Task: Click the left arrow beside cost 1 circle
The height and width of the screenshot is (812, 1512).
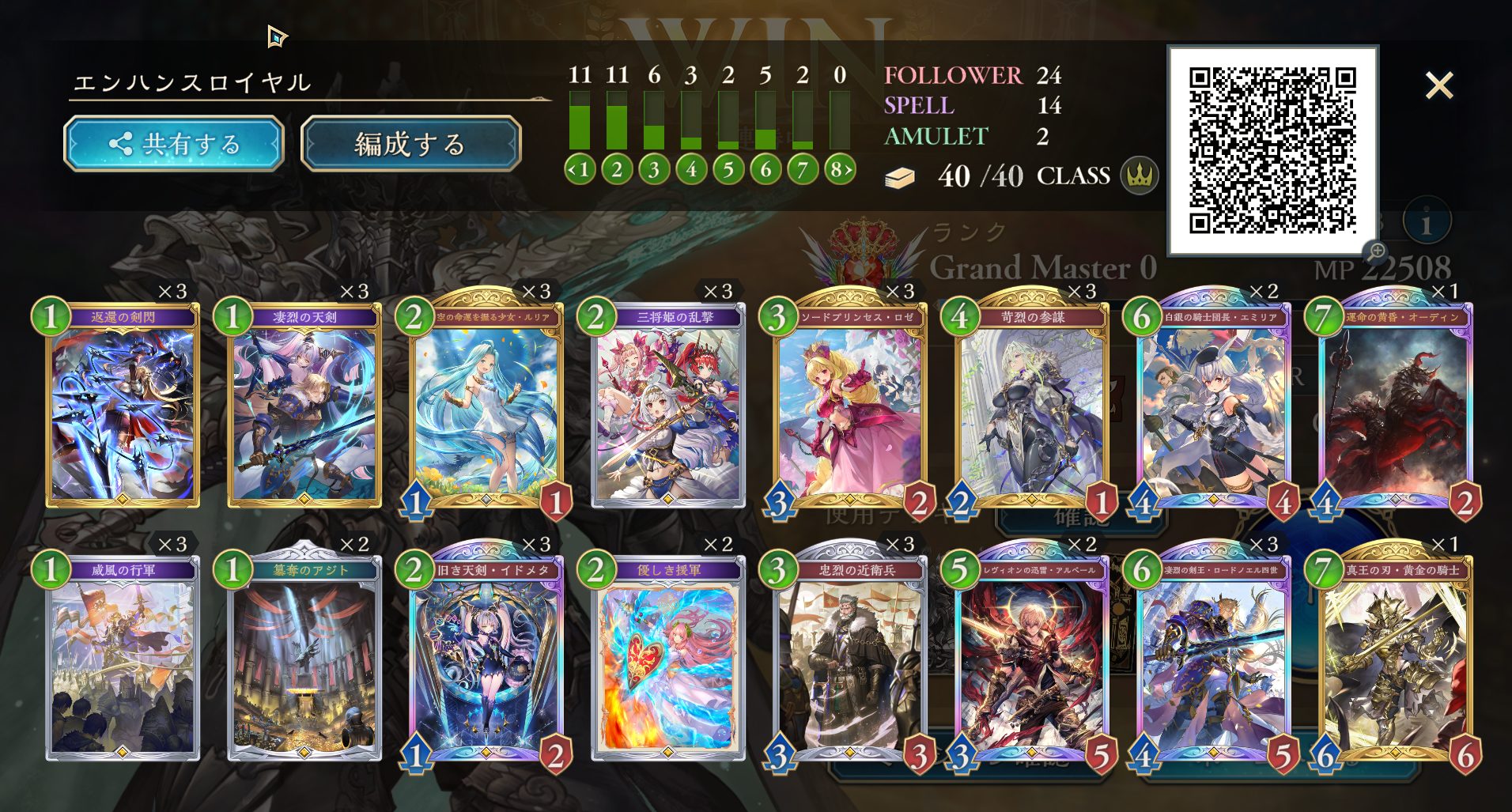Action: (571, 168)
